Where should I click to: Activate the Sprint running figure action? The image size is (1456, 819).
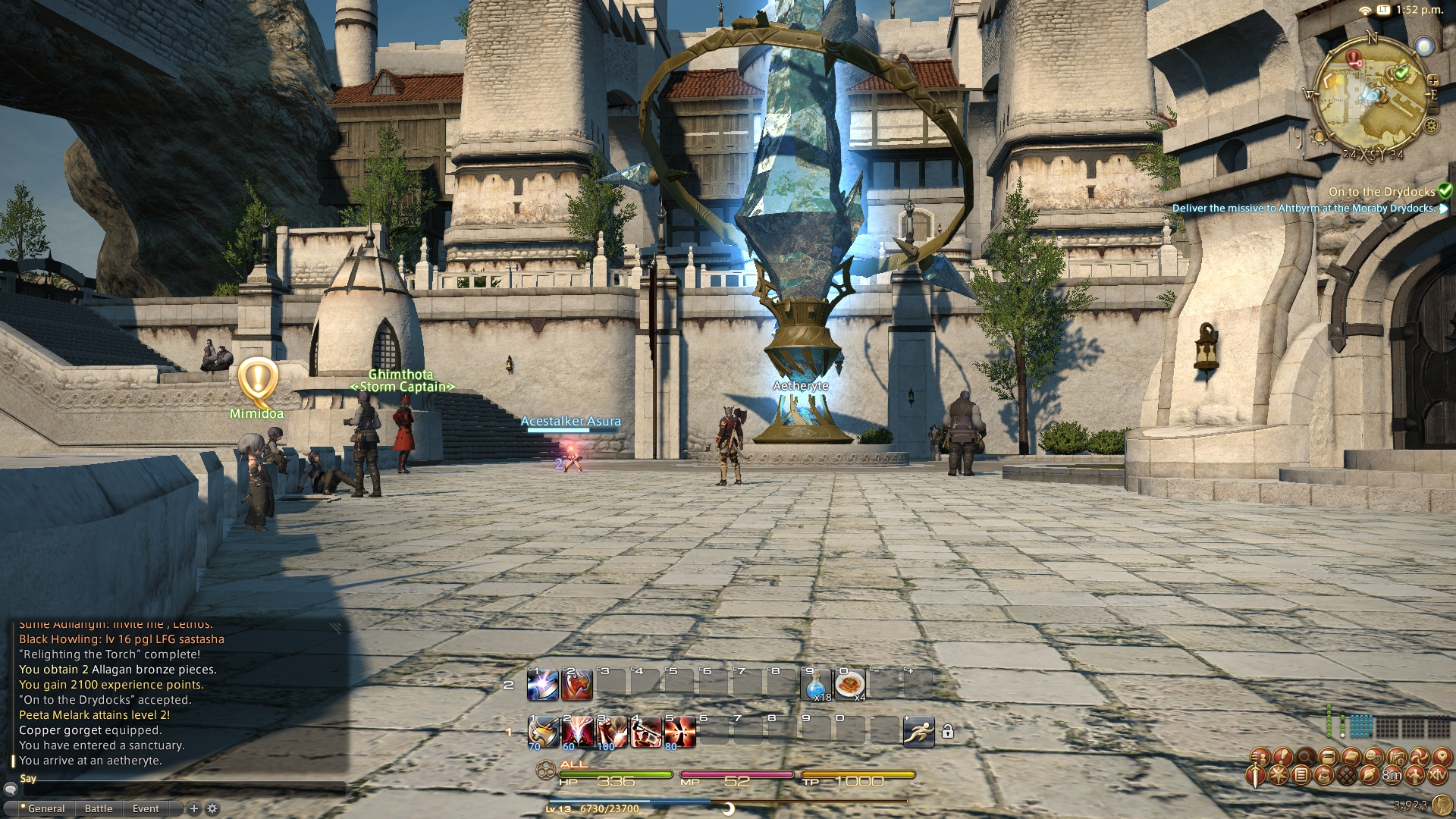[x=918, y=731]
